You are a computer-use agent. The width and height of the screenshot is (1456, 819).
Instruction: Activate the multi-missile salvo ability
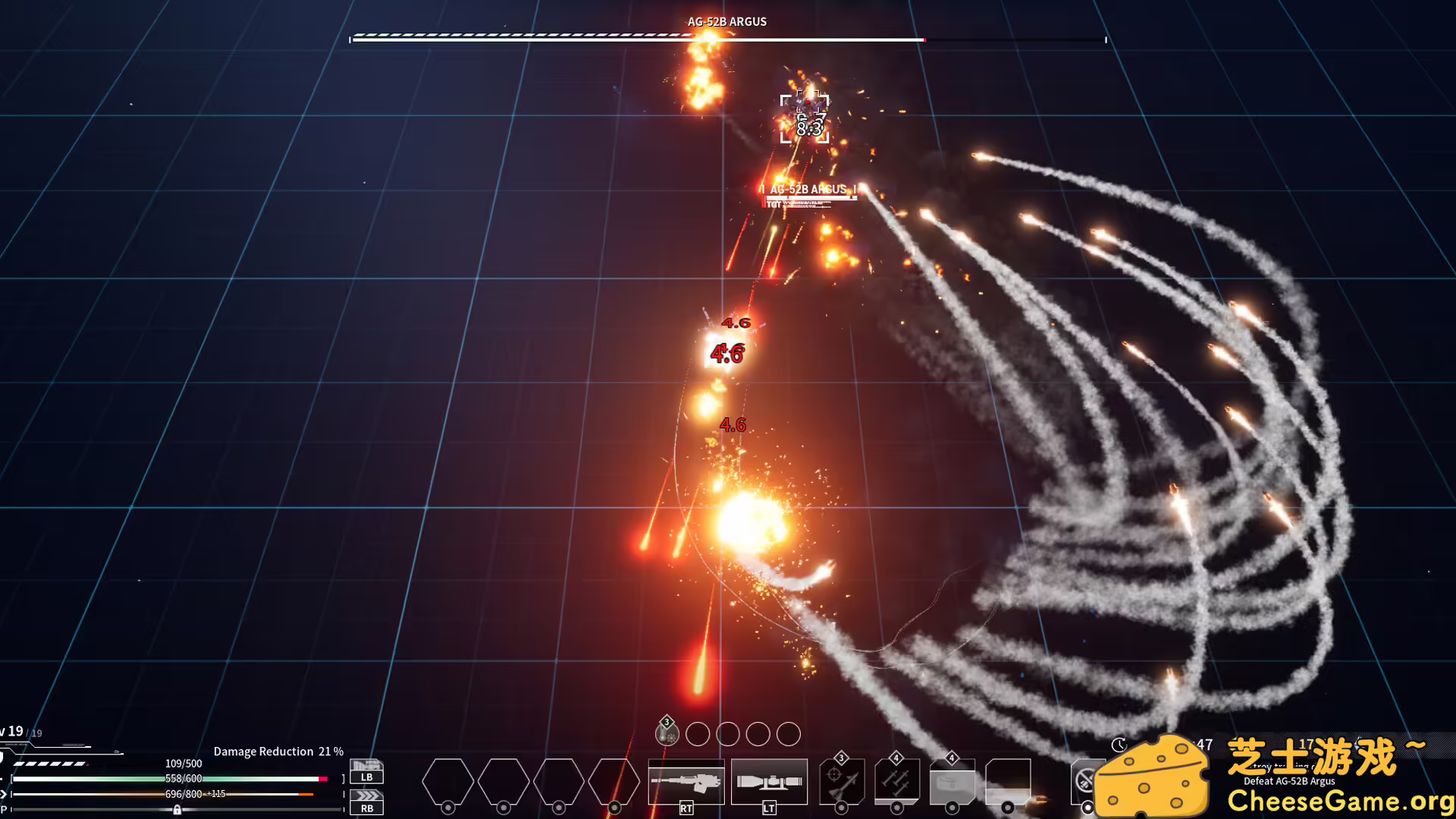pos(896,782)
